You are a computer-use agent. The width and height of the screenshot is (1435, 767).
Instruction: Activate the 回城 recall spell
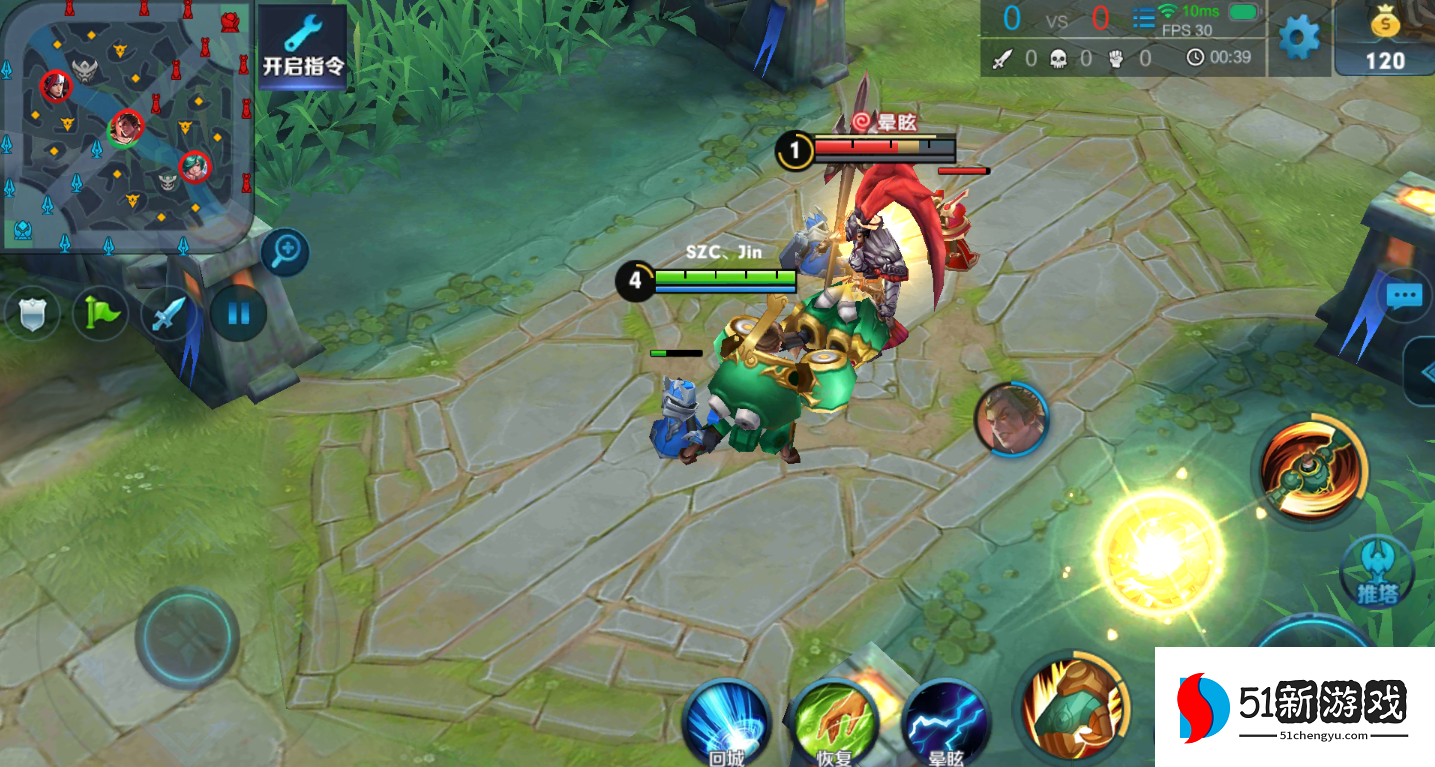pos(727,722)
